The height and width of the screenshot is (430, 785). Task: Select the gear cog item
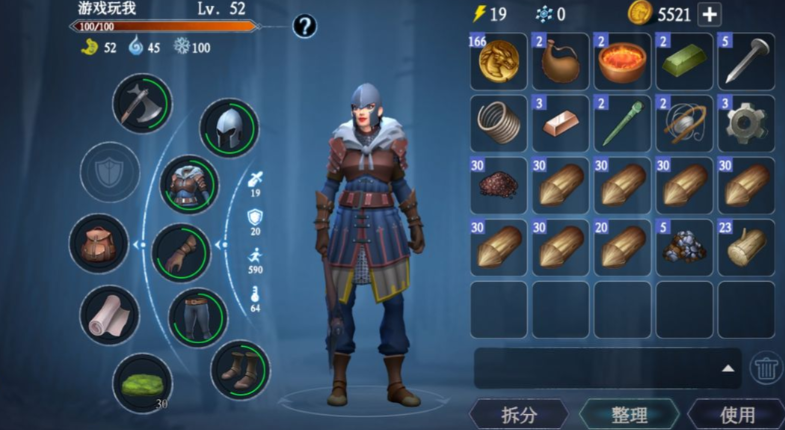pos(746,123)
